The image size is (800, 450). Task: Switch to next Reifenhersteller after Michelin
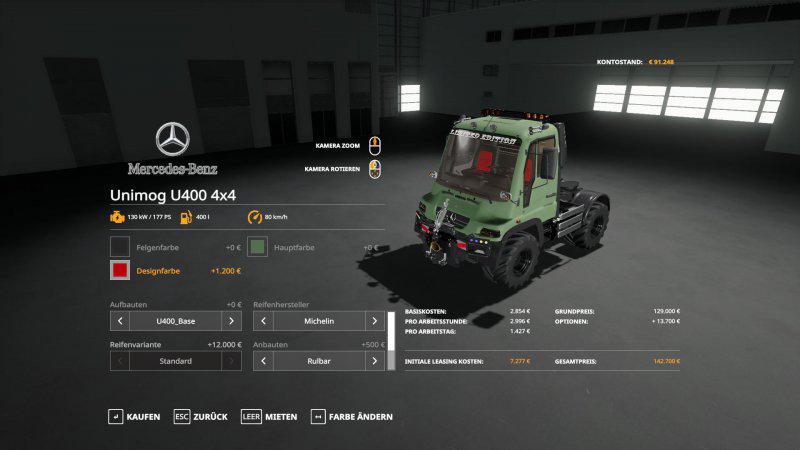tap(374, 321)
